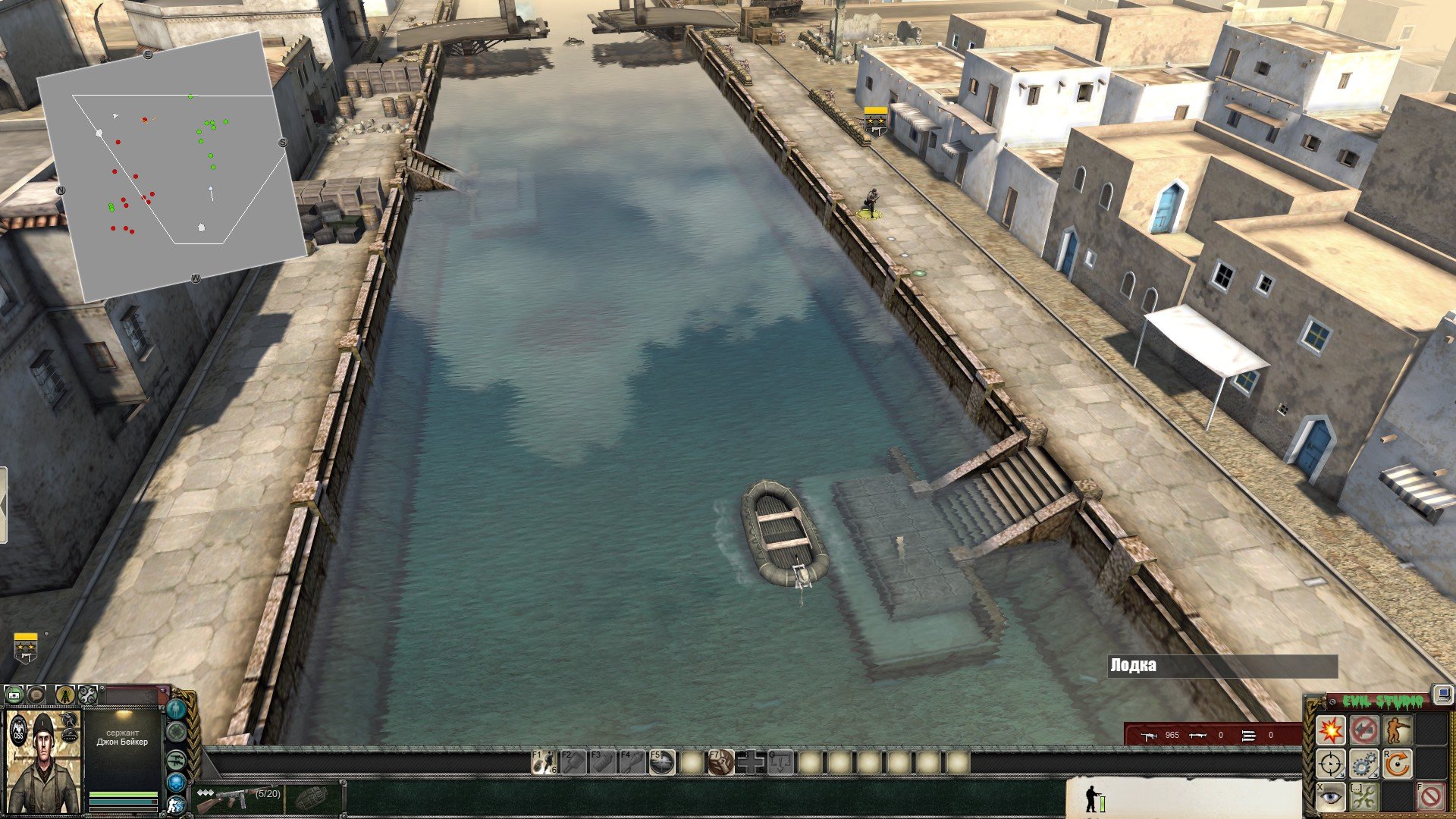Click the blue skull button
1456x819 pixels.
point(177,783)
